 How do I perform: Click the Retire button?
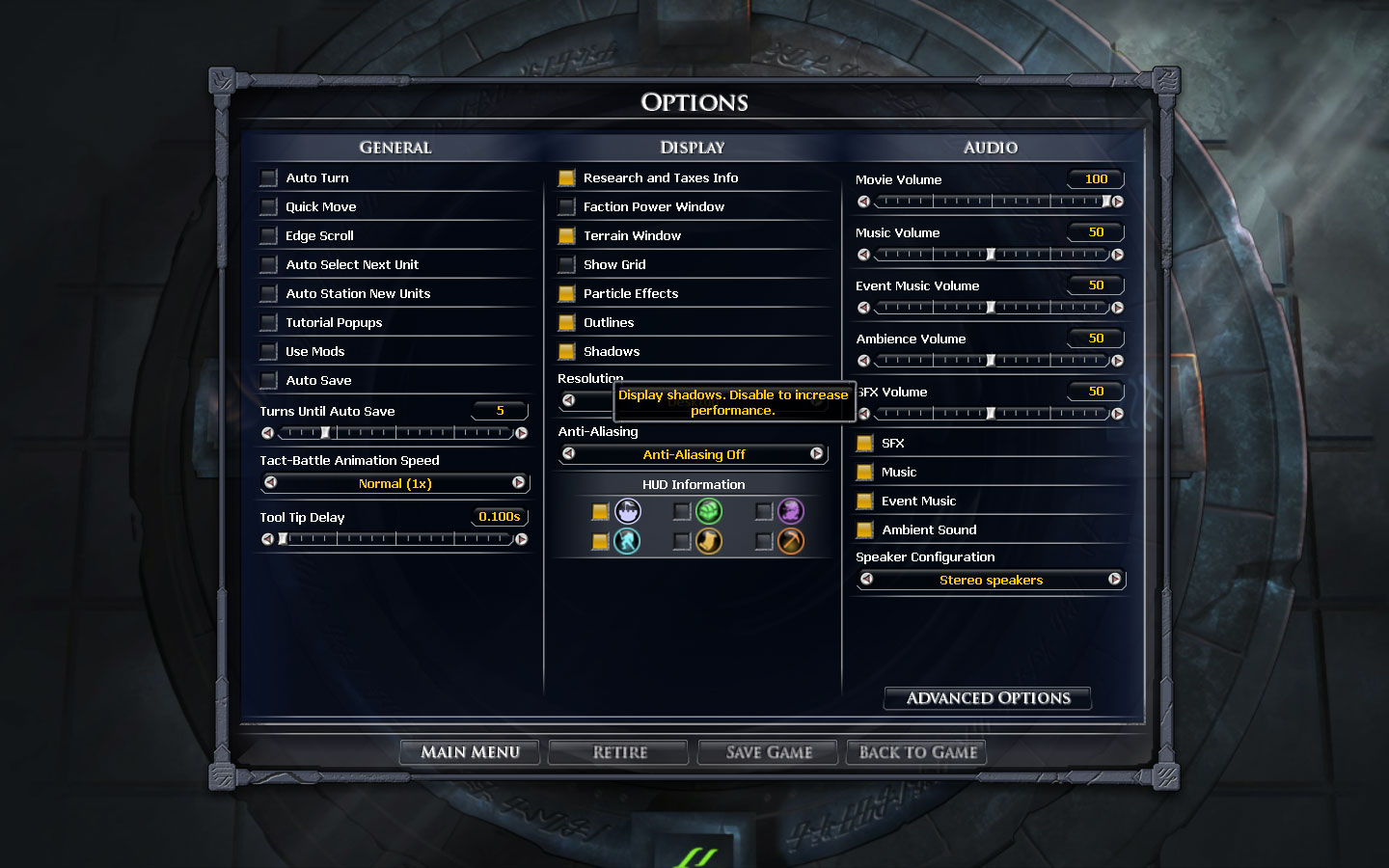pyautogui.click(x=619, y=752)
